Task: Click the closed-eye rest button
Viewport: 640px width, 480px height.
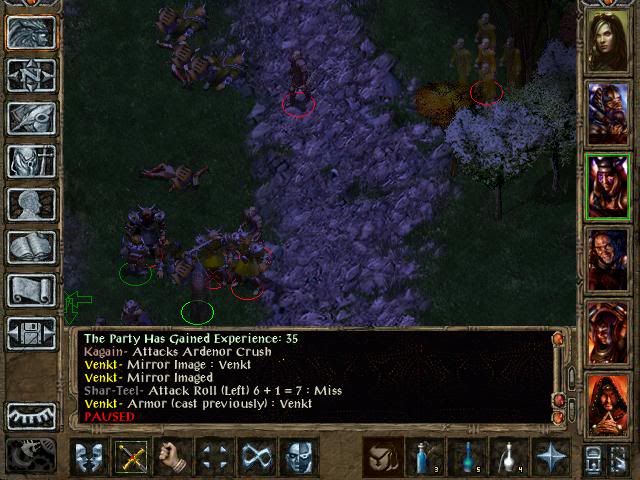Action: pyautogui.click(x=31, y=415)
